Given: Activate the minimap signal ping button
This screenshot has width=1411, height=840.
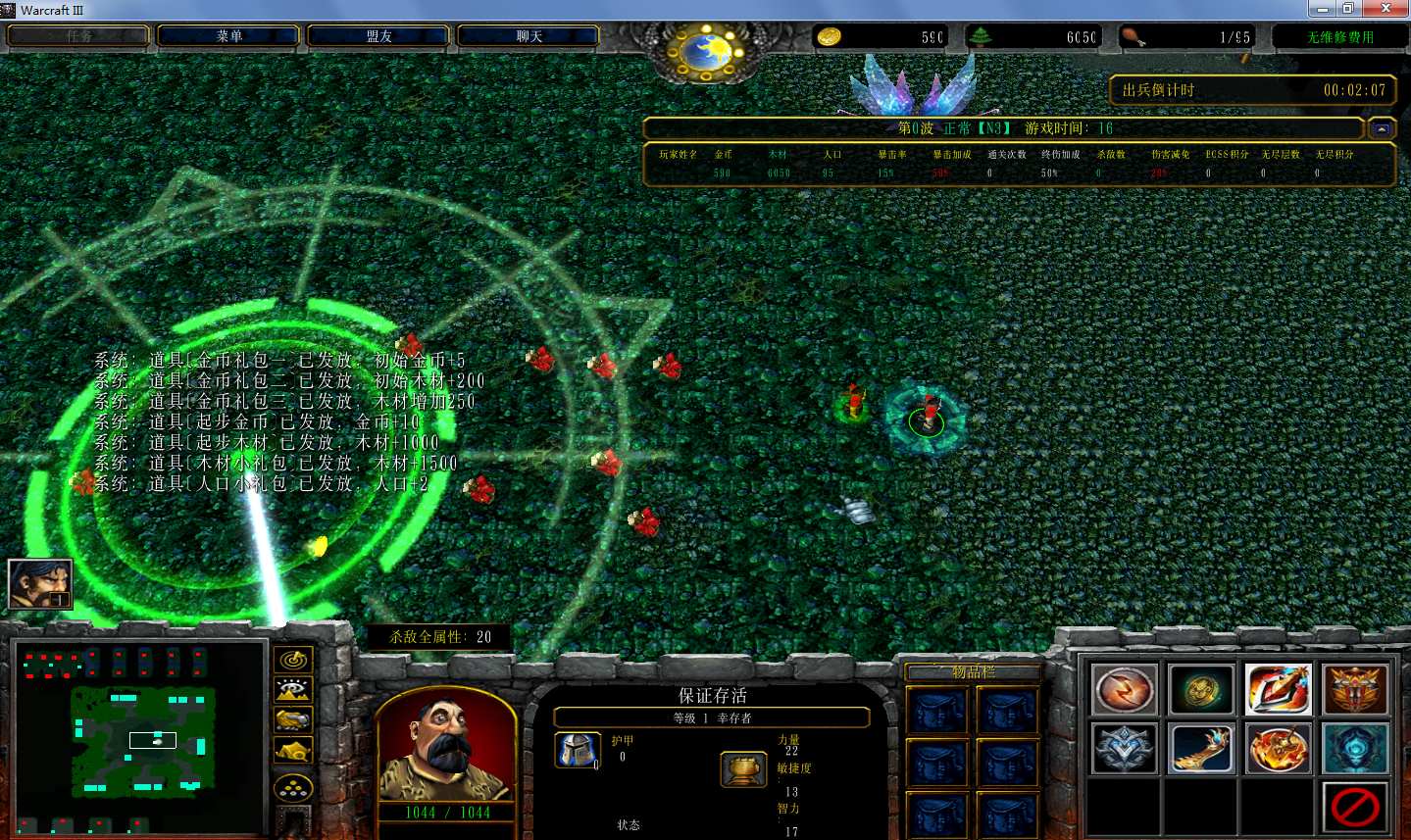Looking at the screenshot, I should pyautogui.click(x=292, y=660).
